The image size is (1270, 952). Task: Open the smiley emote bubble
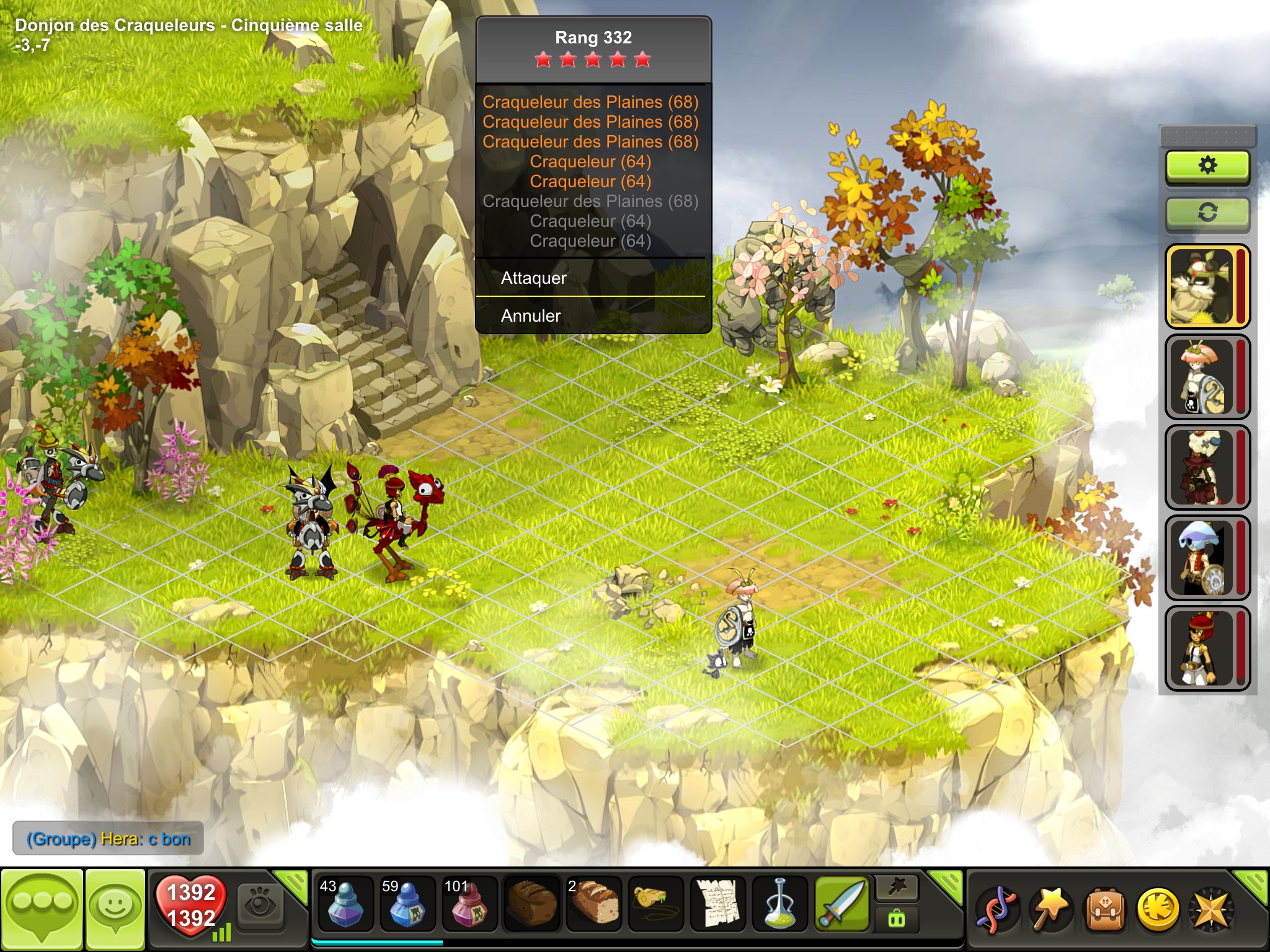[x=115, y=909]
